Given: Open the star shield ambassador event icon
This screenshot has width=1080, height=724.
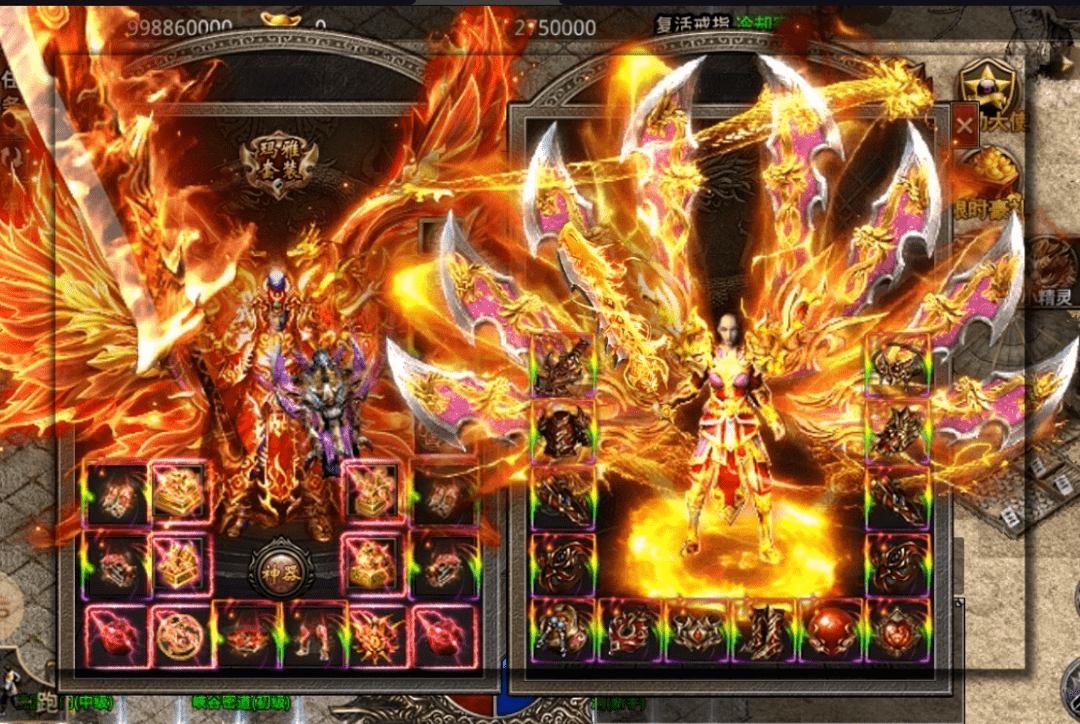Looking at the screenshot, I should pyautogui.click(x=987, y=88).
